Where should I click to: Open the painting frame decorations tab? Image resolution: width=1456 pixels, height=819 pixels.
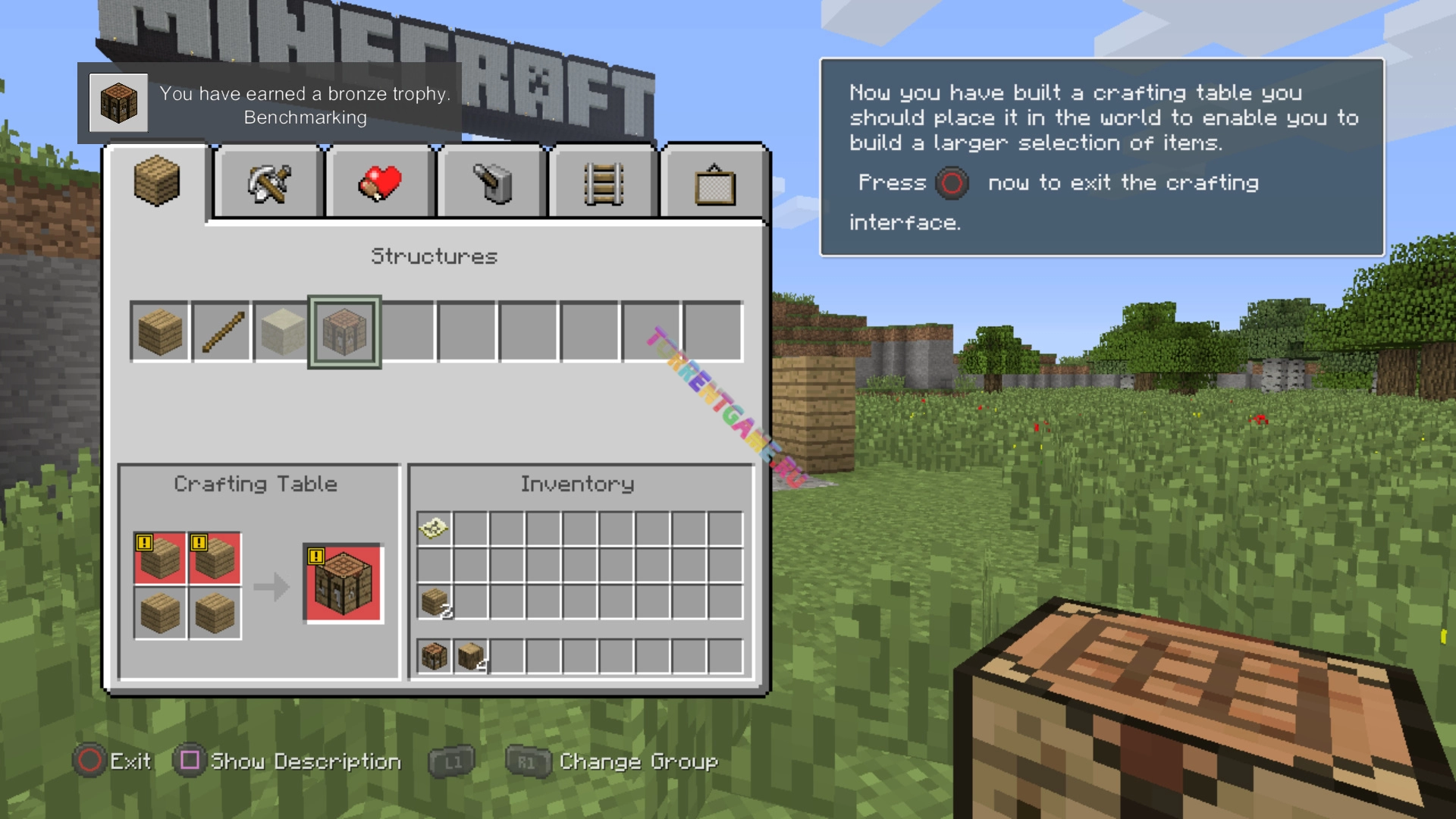pos(715,185)
